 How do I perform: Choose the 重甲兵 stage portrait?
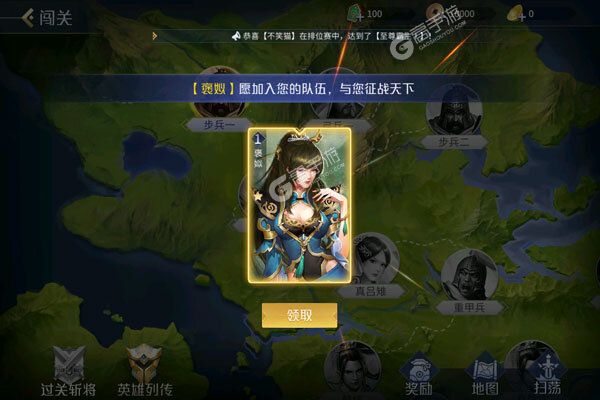(468, 276)
